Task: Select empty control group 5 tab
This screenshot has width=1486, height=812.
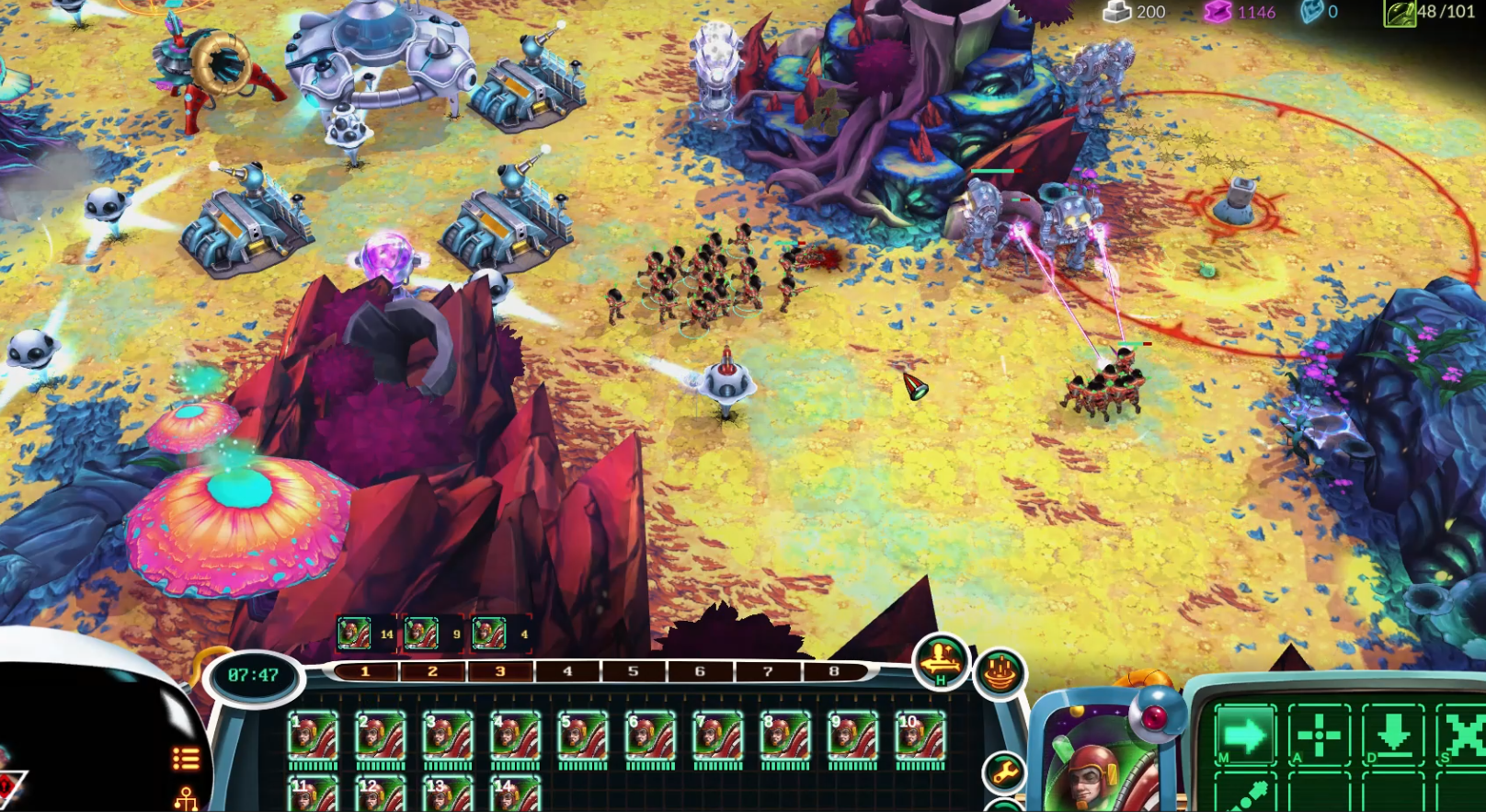Action: 633,672
